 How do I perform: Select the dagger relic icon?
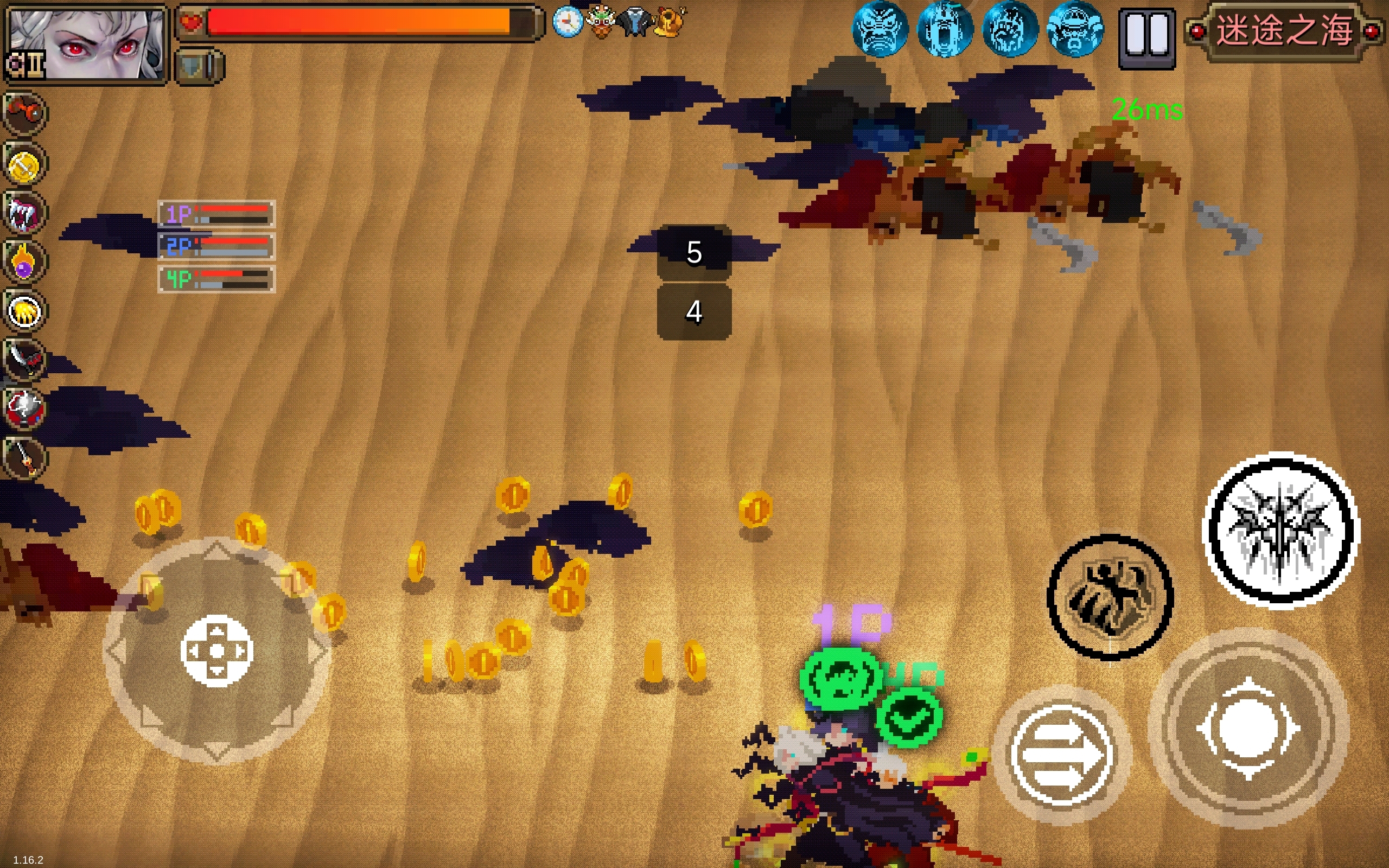(x=24, y=457)
